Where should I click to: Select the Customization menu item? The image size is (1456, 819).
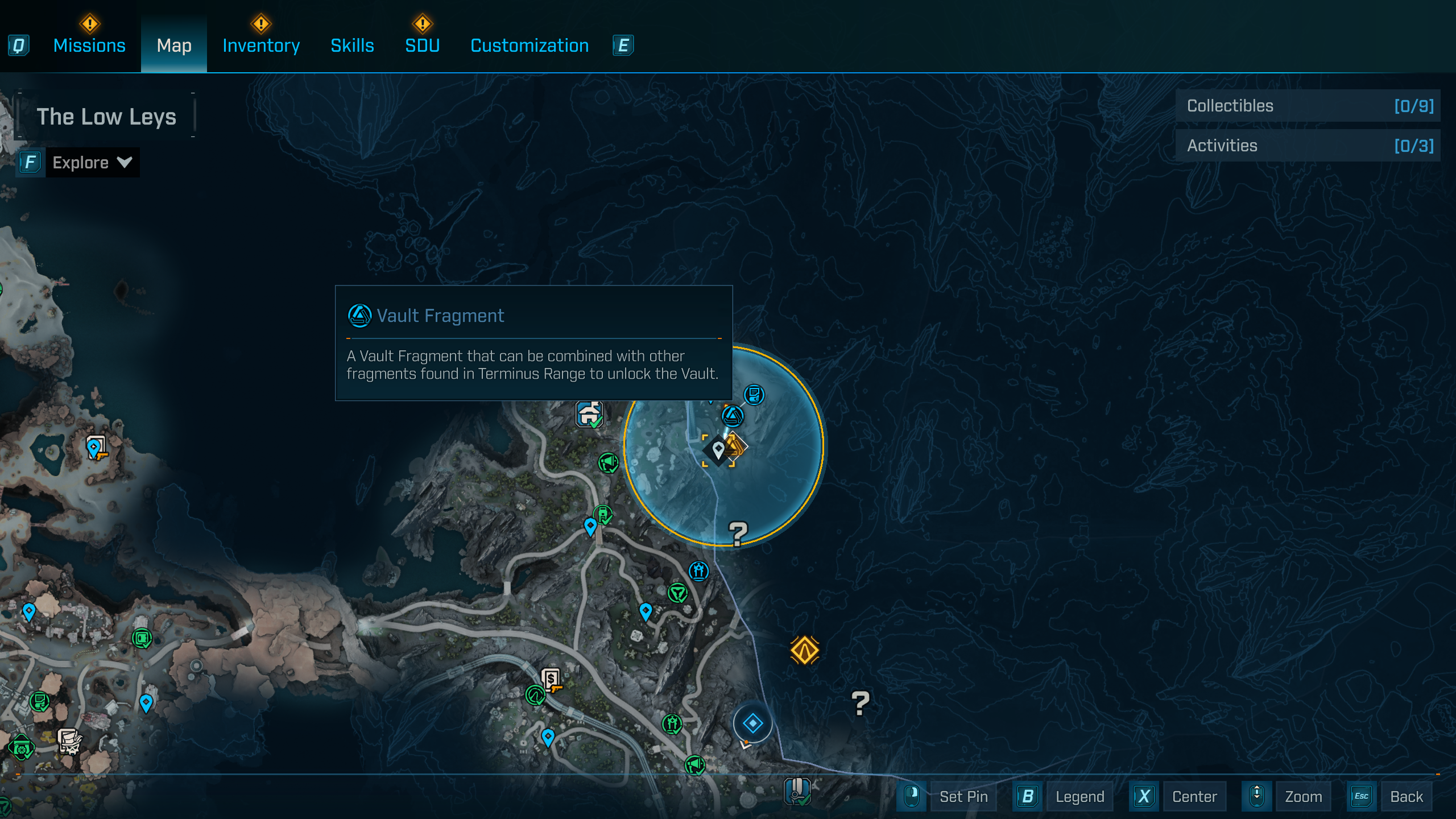(529, 45)
